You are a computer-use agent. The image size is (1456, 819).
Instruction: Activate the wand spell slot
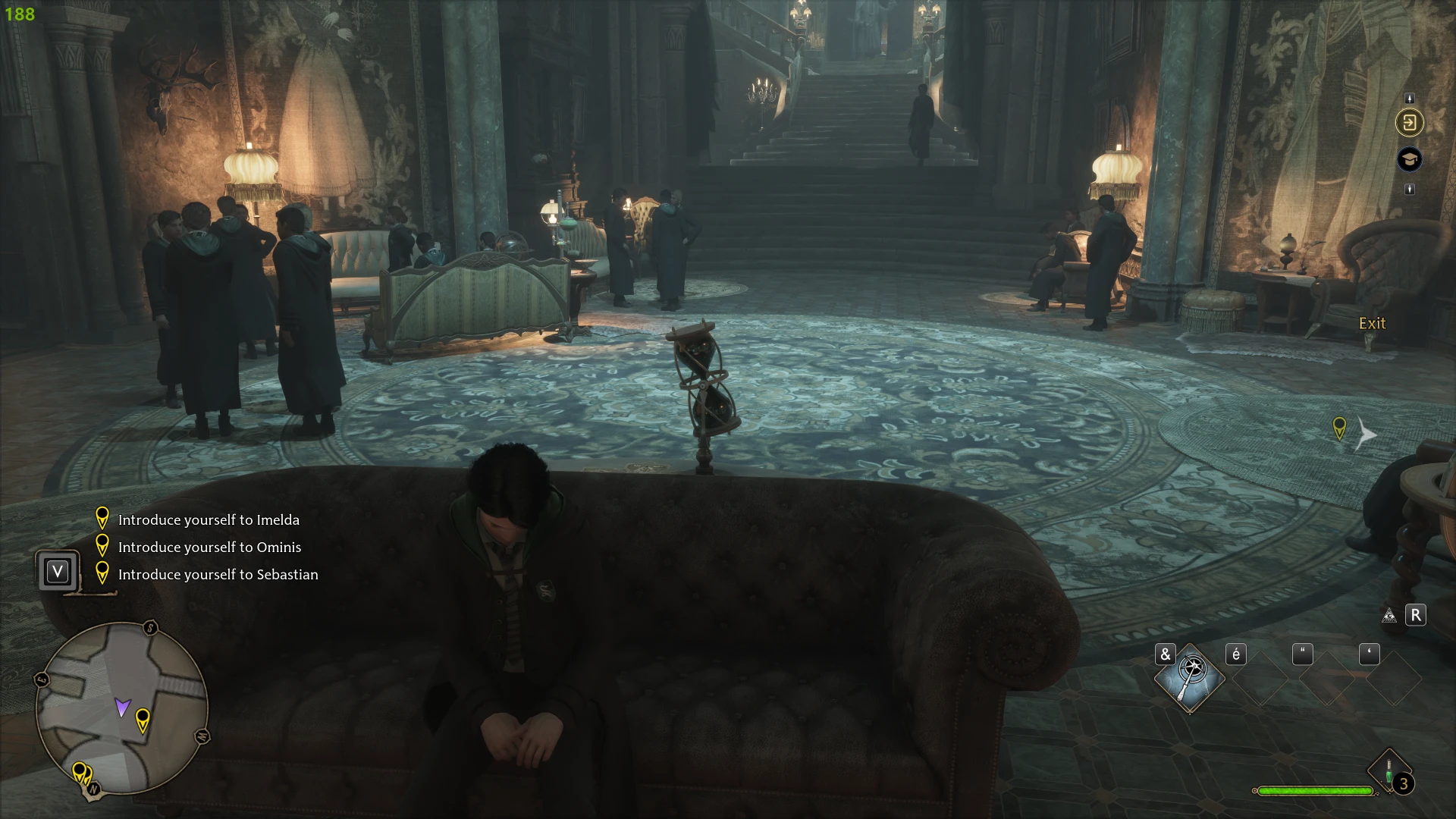[x=1190, y=678]
